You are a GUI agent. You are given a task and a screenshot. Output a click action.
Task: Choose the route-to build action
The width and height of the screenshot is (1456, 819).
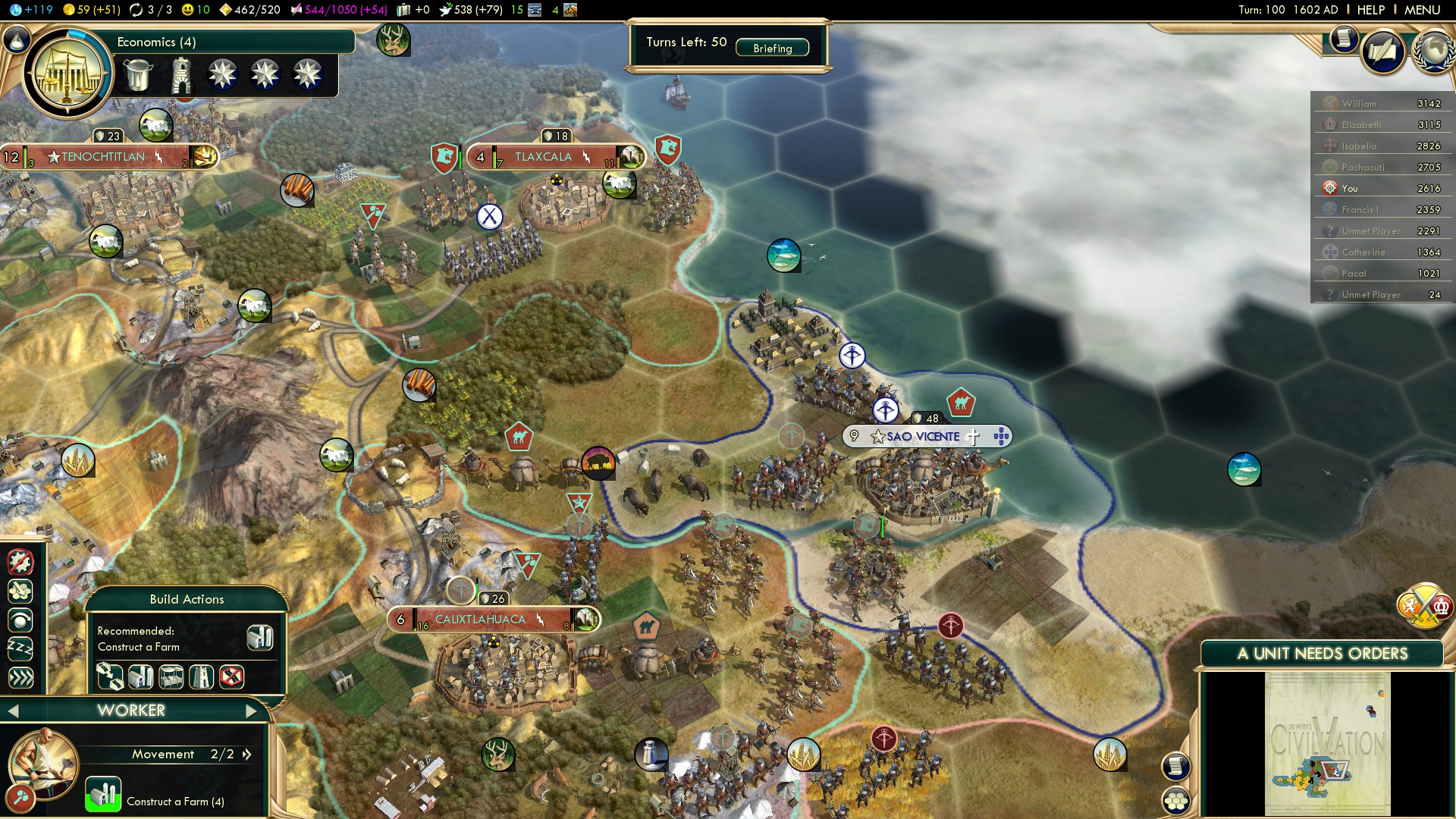tap(110, 676)
